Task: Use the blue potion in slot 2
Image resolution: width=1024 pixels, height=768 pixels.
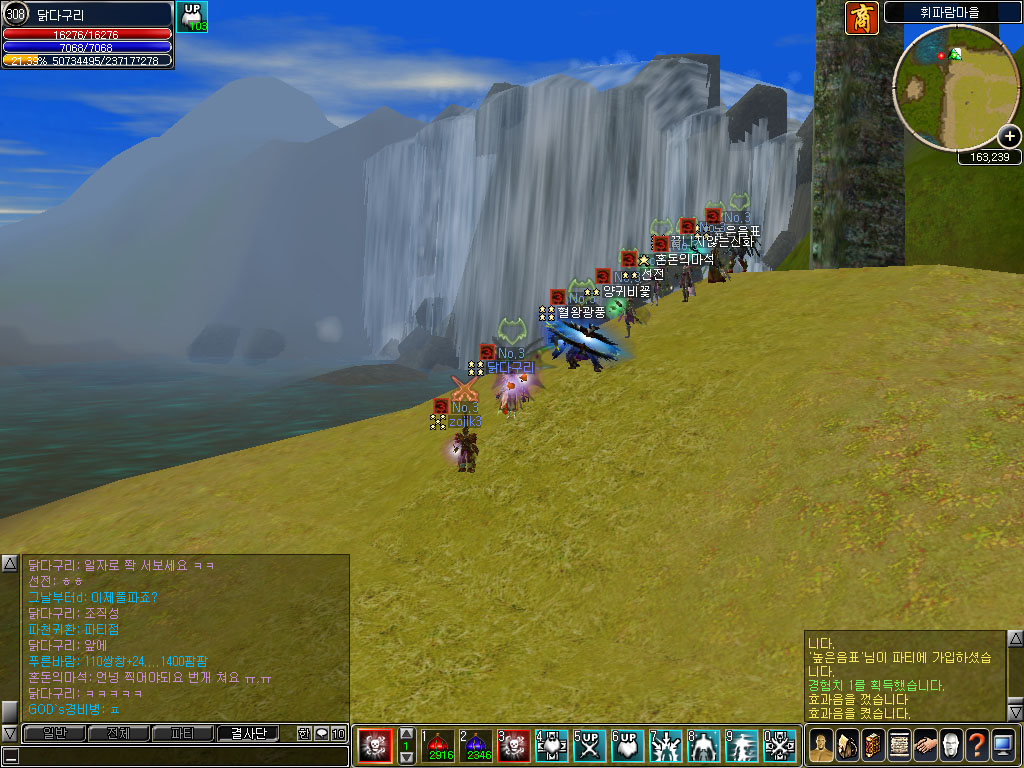Action: (x=475, y=745)
